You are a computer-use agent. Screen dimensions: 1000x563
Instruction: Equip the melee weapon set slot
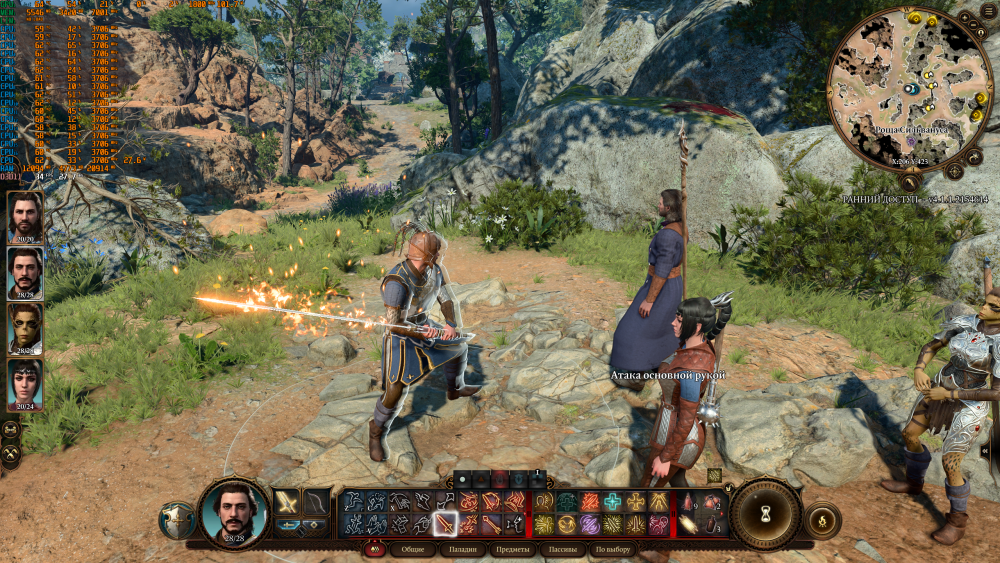pyautogui.click(x=288, y=502)
